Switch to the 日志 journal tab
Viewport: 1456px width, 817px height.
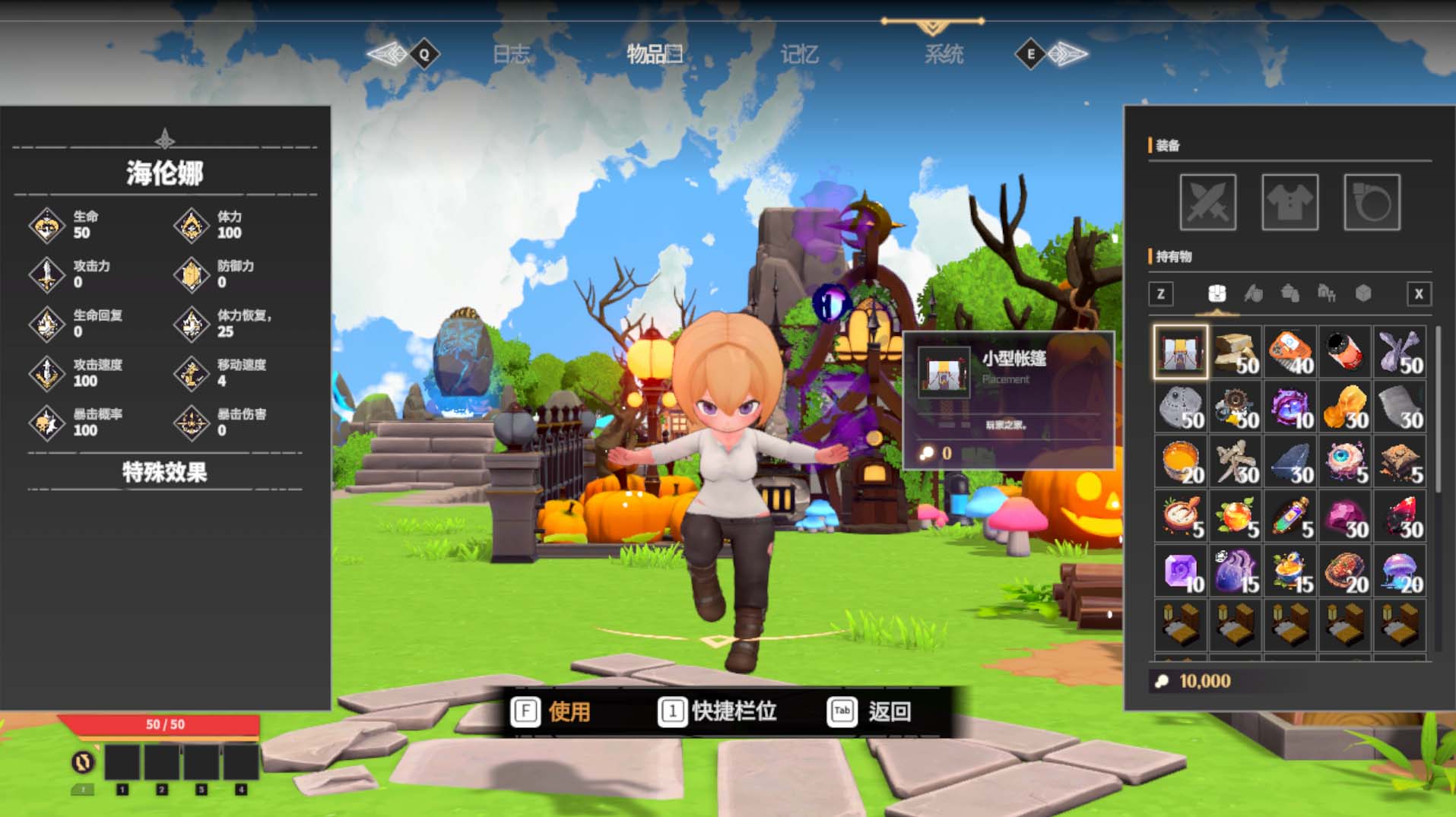tap(511, 54)
